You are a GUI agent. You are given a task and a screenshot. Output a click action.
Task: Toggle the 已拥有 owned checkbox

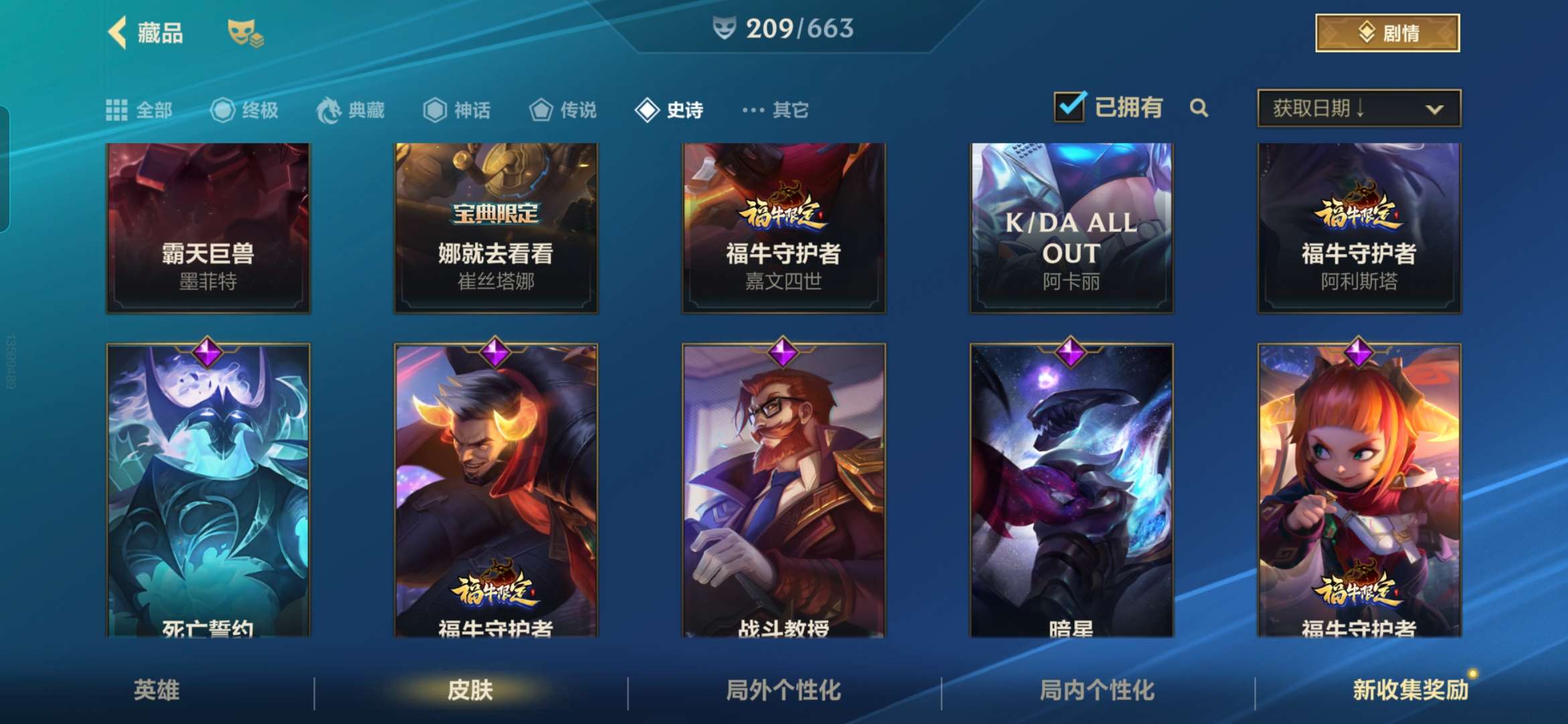click(1069, 107)
